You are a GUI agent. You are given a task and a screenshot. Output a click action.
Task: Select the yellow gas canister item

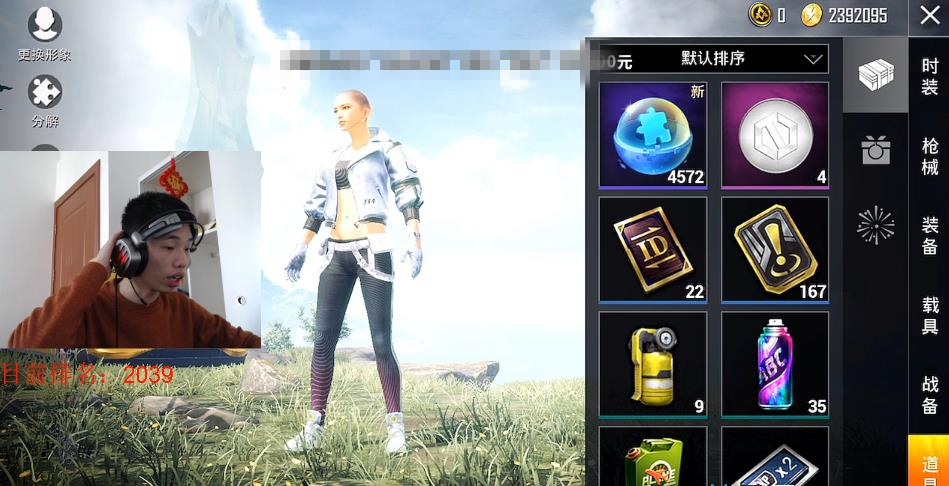(x=653, y=364)
